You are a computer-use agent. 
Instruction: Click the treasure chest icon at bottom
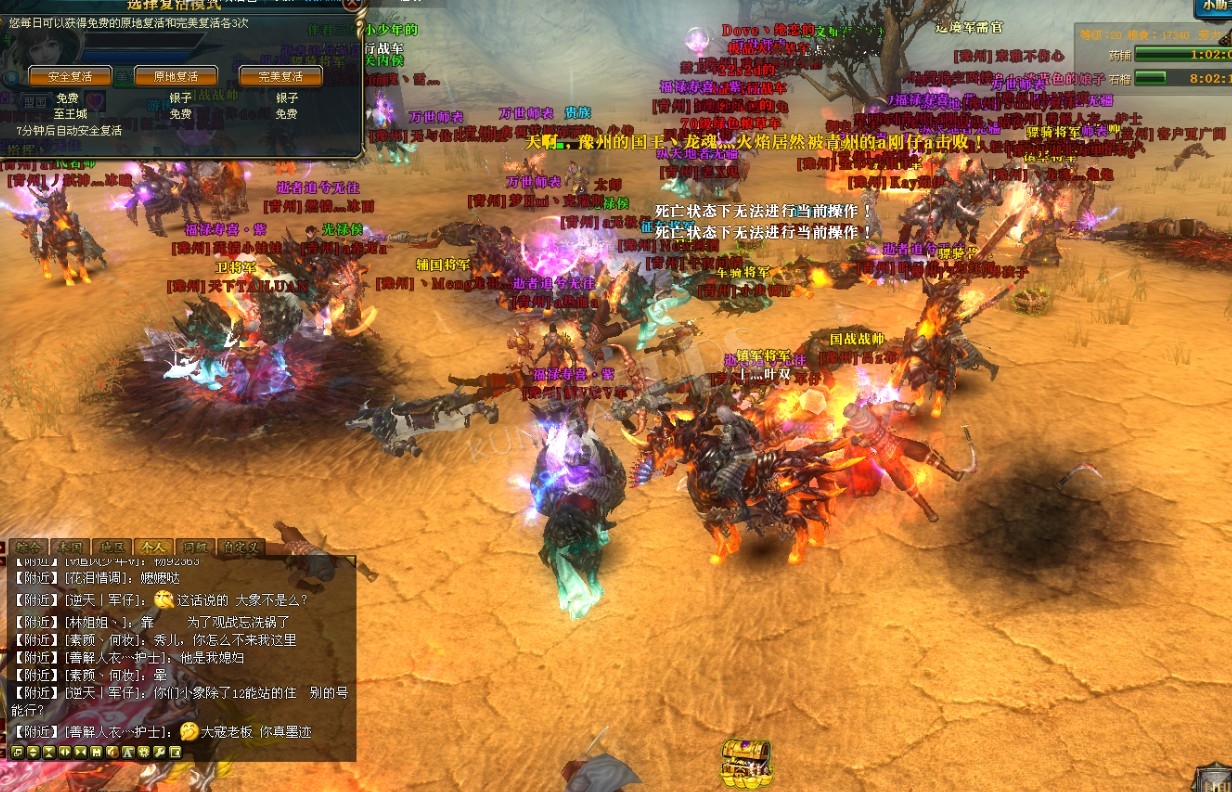(x=747, y=762)
